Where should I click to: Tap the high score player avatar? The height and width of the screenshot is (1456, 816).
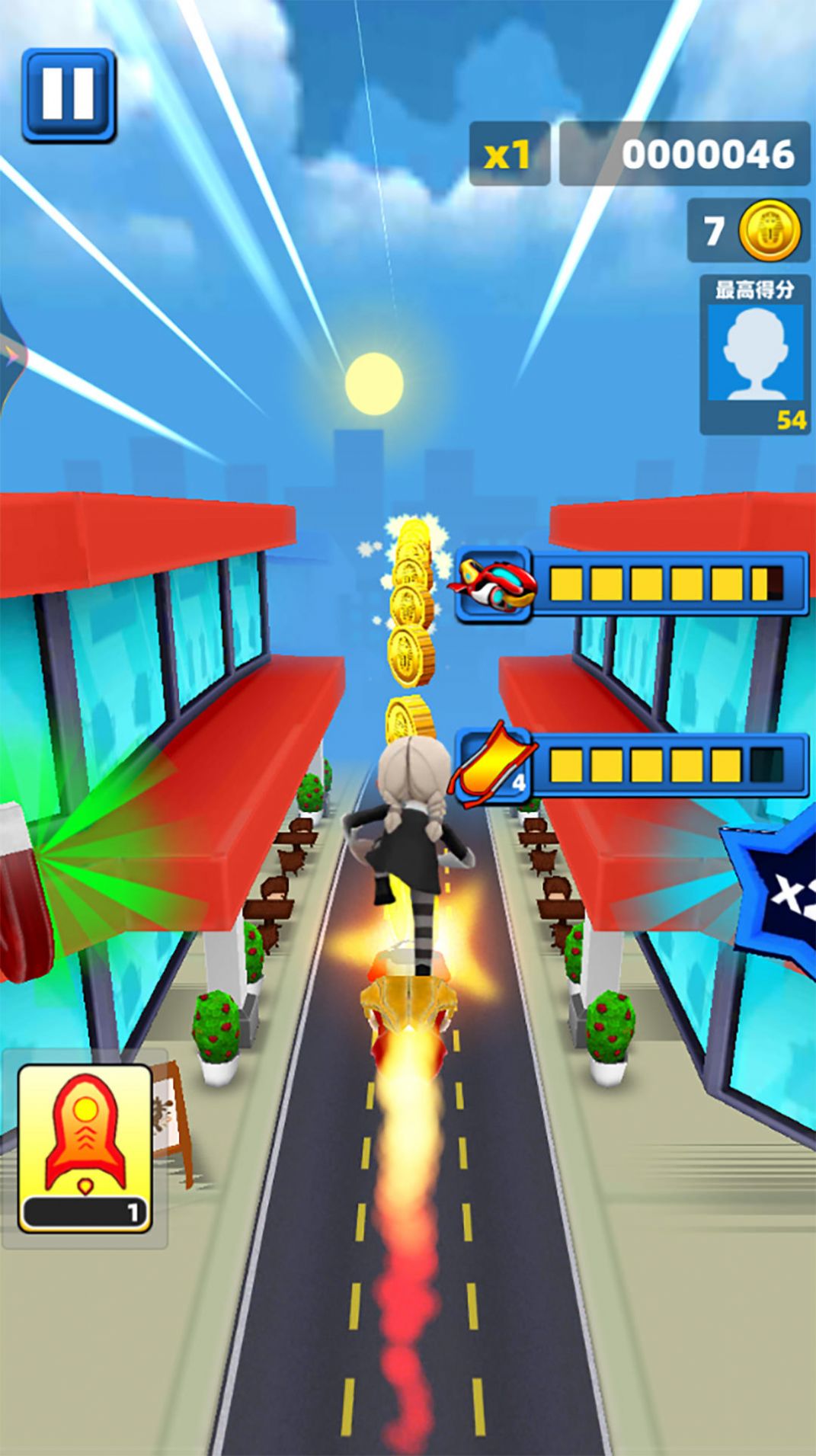(x=754, y=353)
